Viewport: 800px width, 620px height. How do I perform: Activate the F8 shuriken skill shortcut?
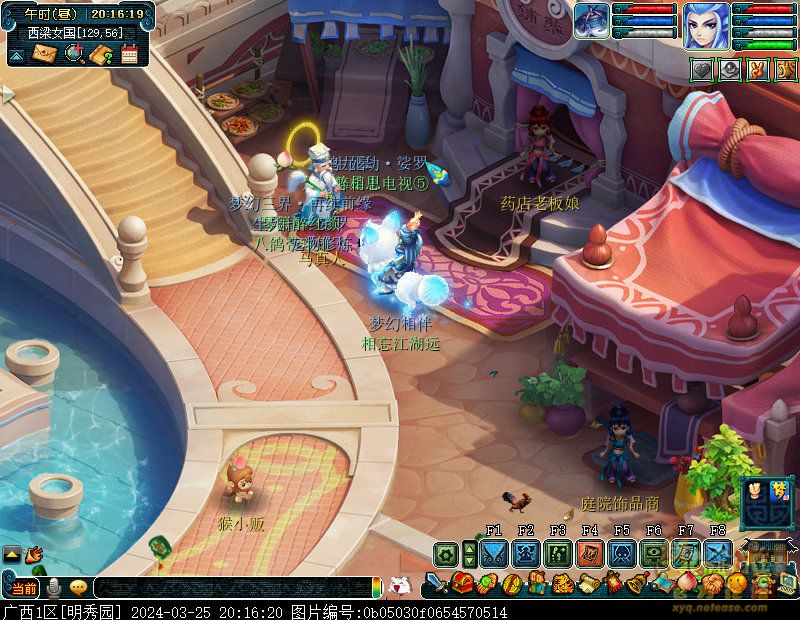click(718, 553)
